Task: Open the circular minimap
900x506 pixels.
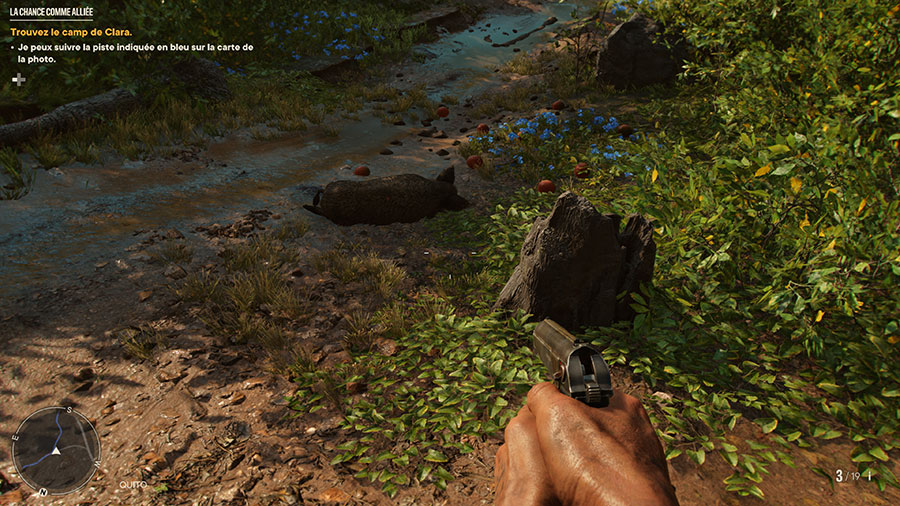Action: tap(55, 450)
